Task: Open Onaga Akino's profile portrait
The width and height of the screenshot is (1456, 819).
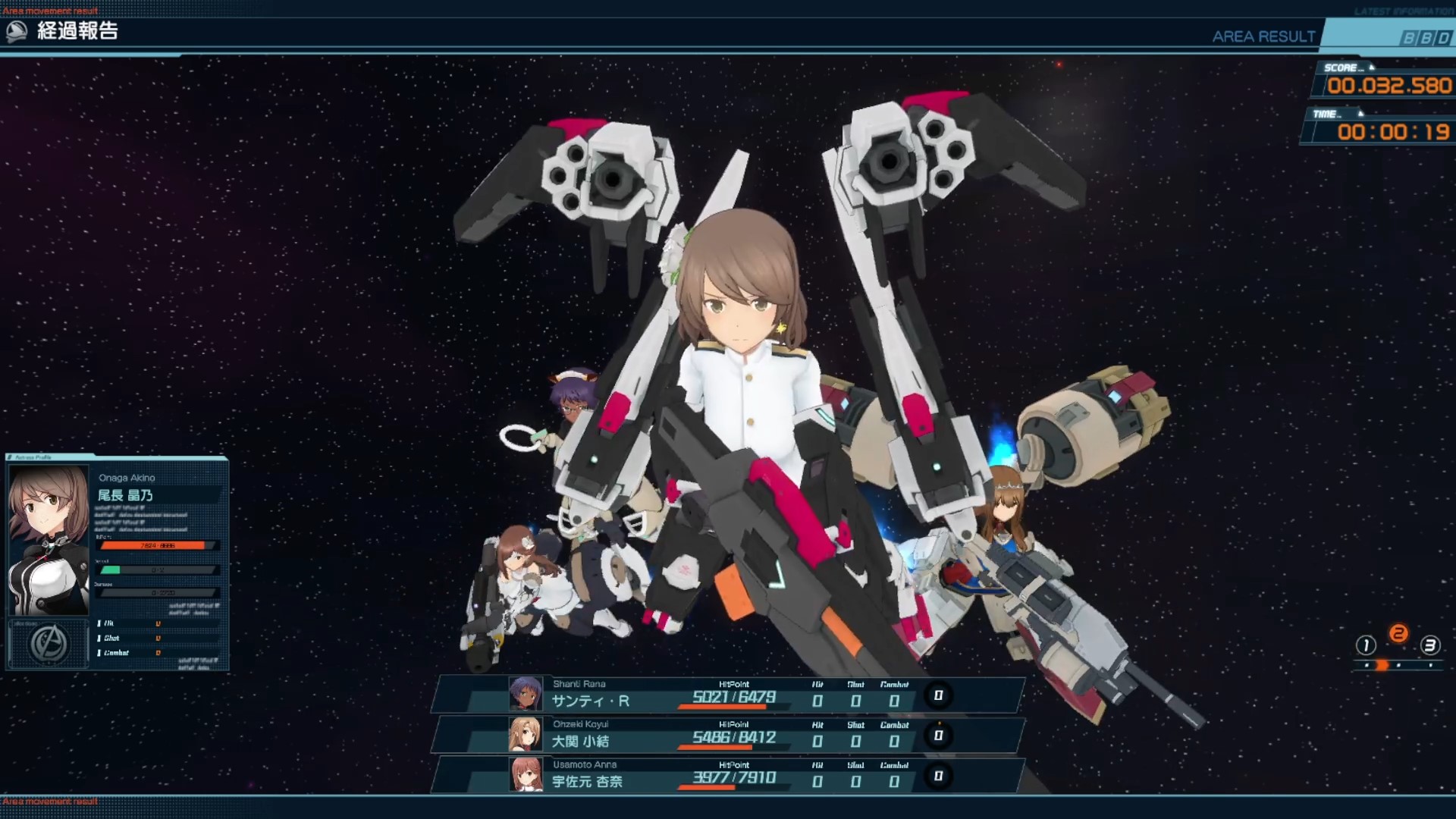Action: (49, 539)
